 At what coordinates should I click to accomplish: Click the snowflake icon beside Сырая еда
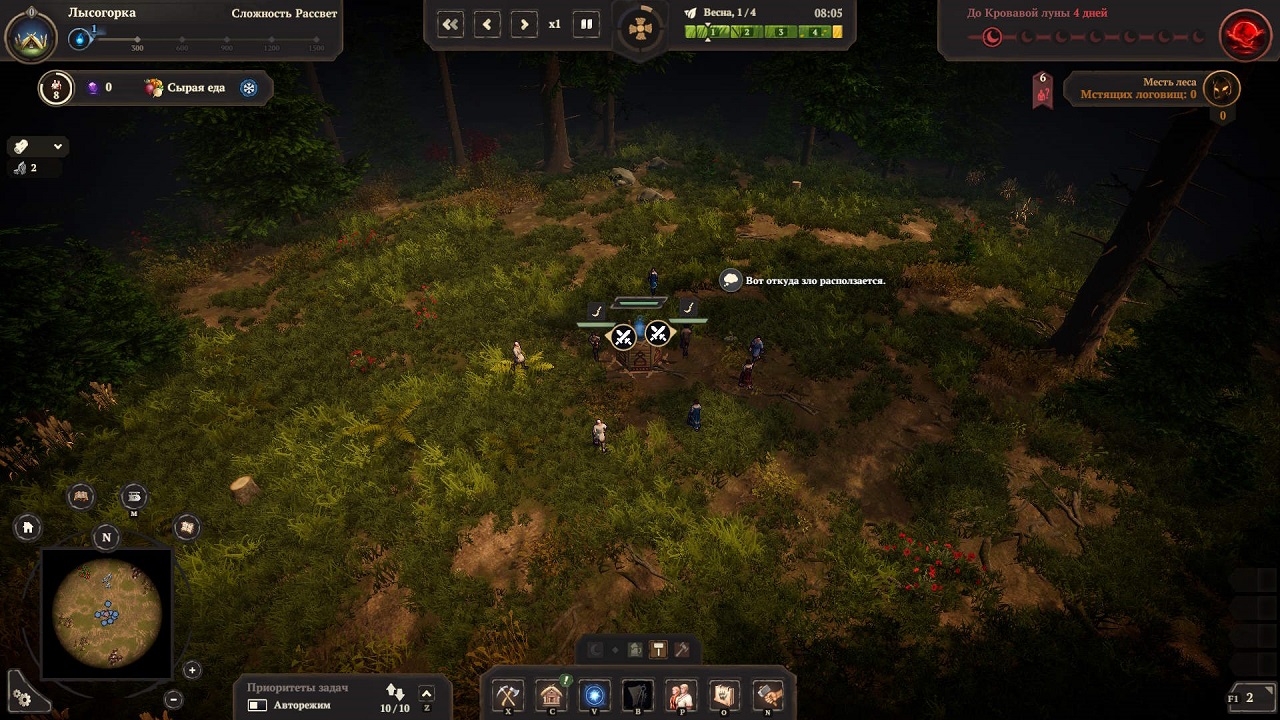pyautogui.click(x=249, y=88)
